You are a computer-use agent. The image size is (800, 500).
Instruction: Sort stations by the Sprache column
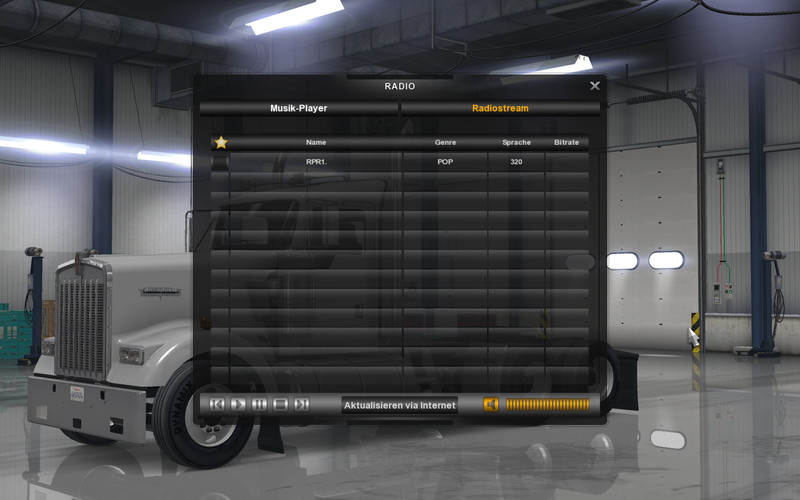516,143
